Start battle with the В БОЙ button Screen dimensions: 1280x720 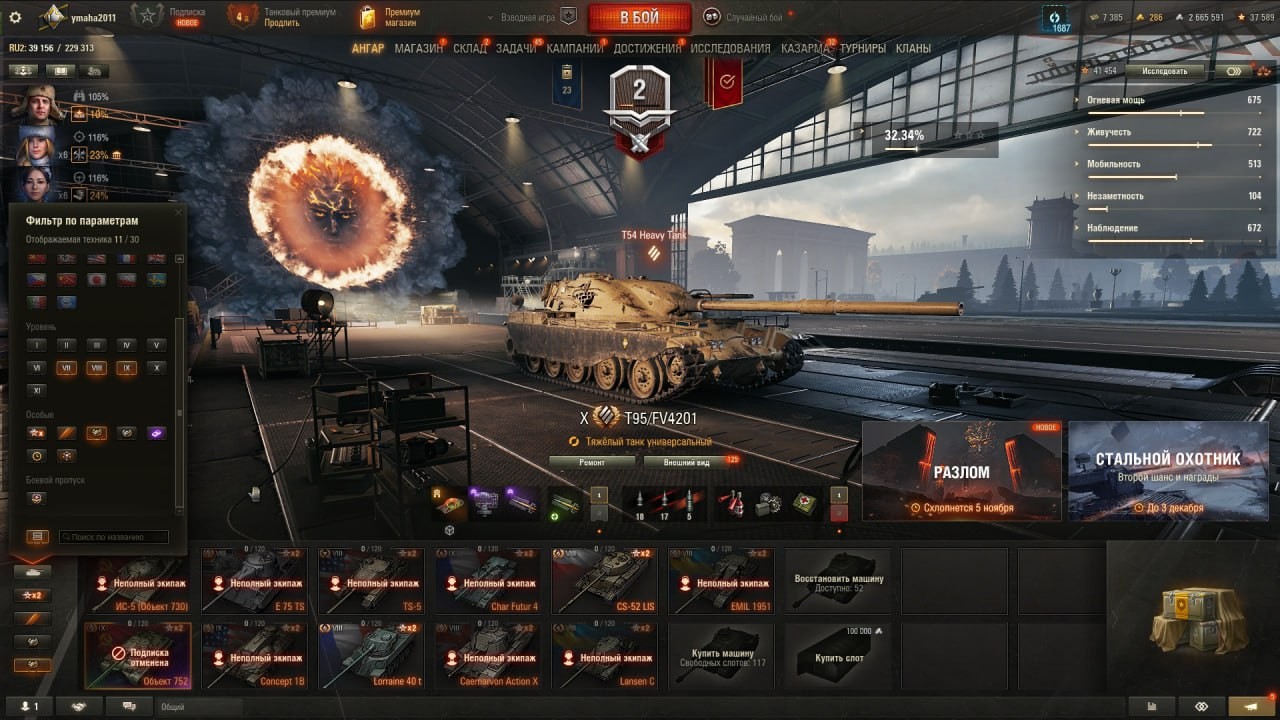[639, 17]
